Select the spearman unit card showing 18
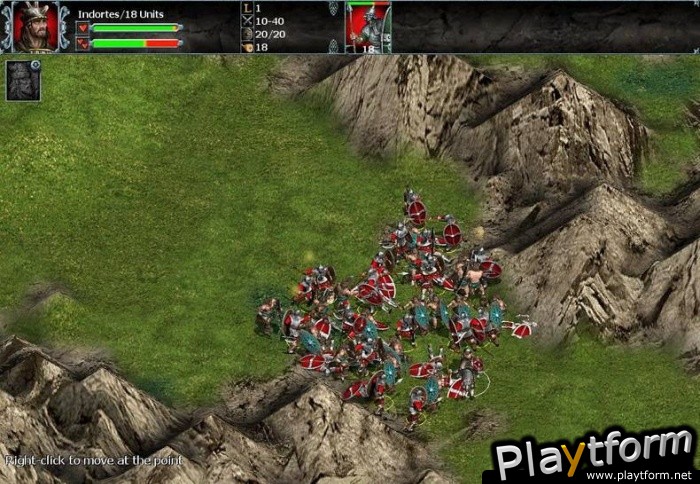 pos(367,27)
